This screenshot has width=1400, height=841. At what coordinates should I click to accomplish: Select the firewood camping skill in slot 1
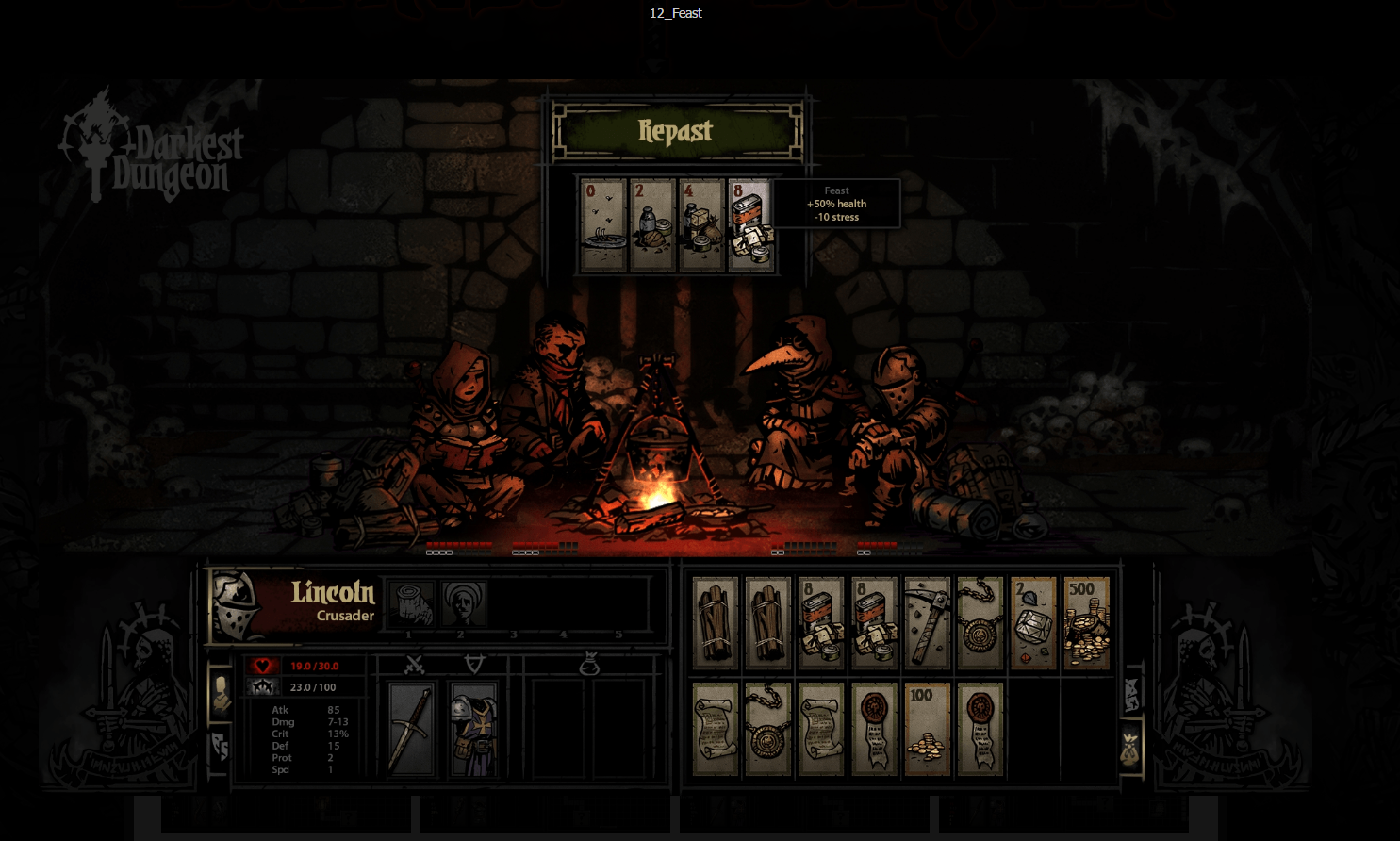[x=412, y=602]
